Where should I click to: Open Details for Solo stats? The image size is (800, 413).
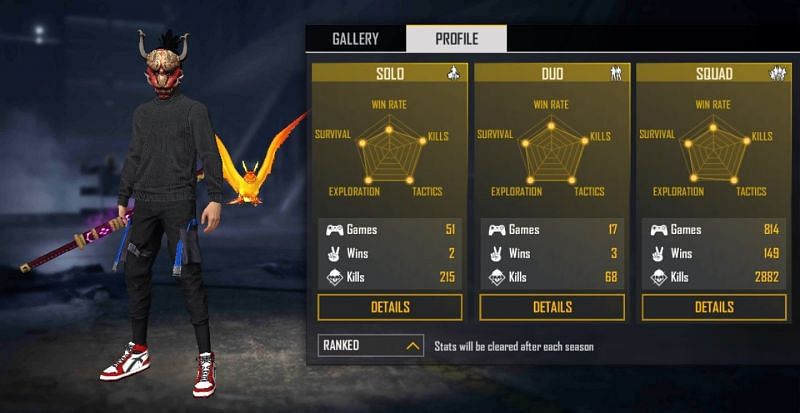[x=390, y=307]
